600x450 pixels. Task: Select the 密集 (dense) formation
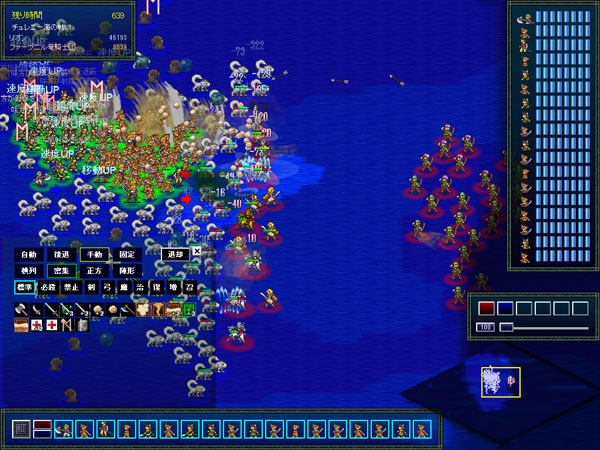click(62, 270)
